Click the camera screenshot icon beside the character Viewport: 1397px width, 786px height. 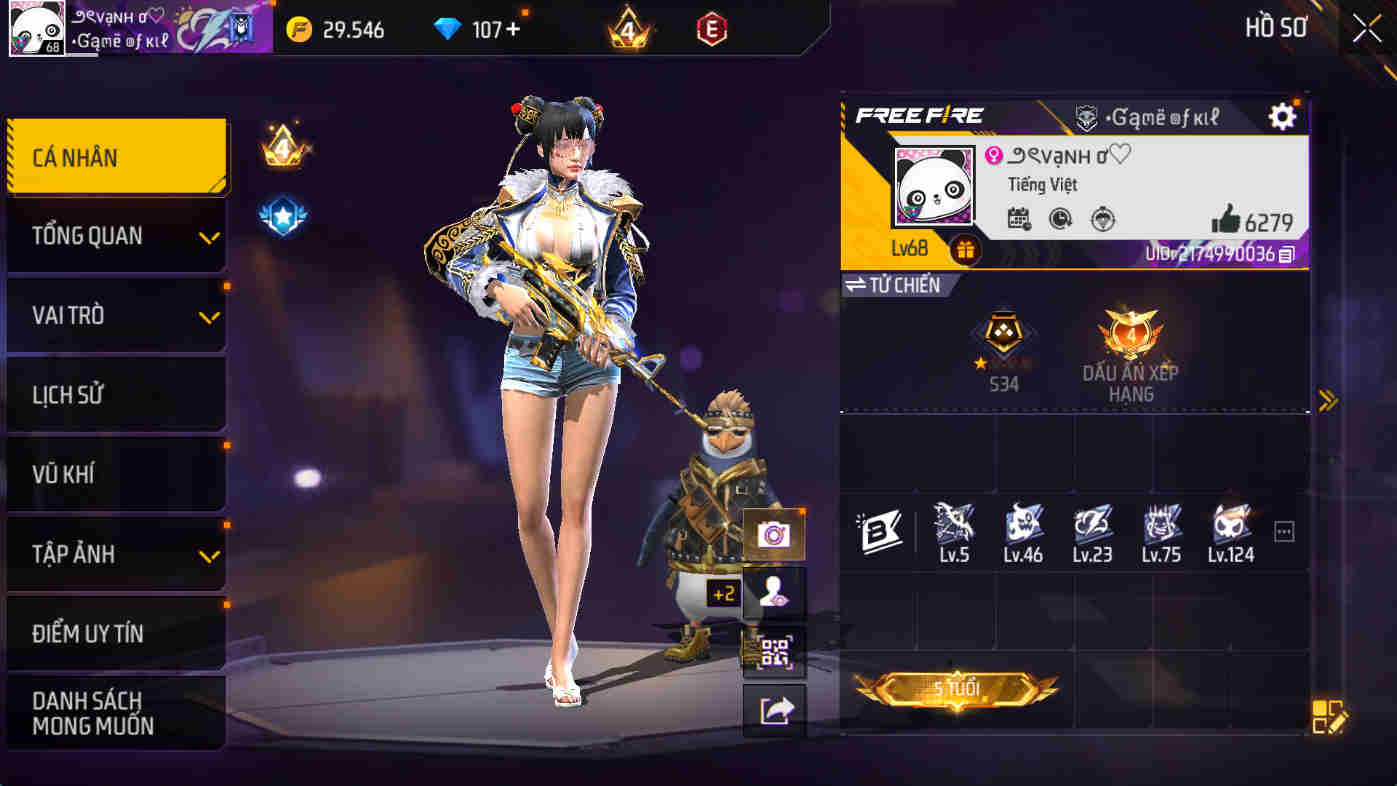[x=774, y=536]
